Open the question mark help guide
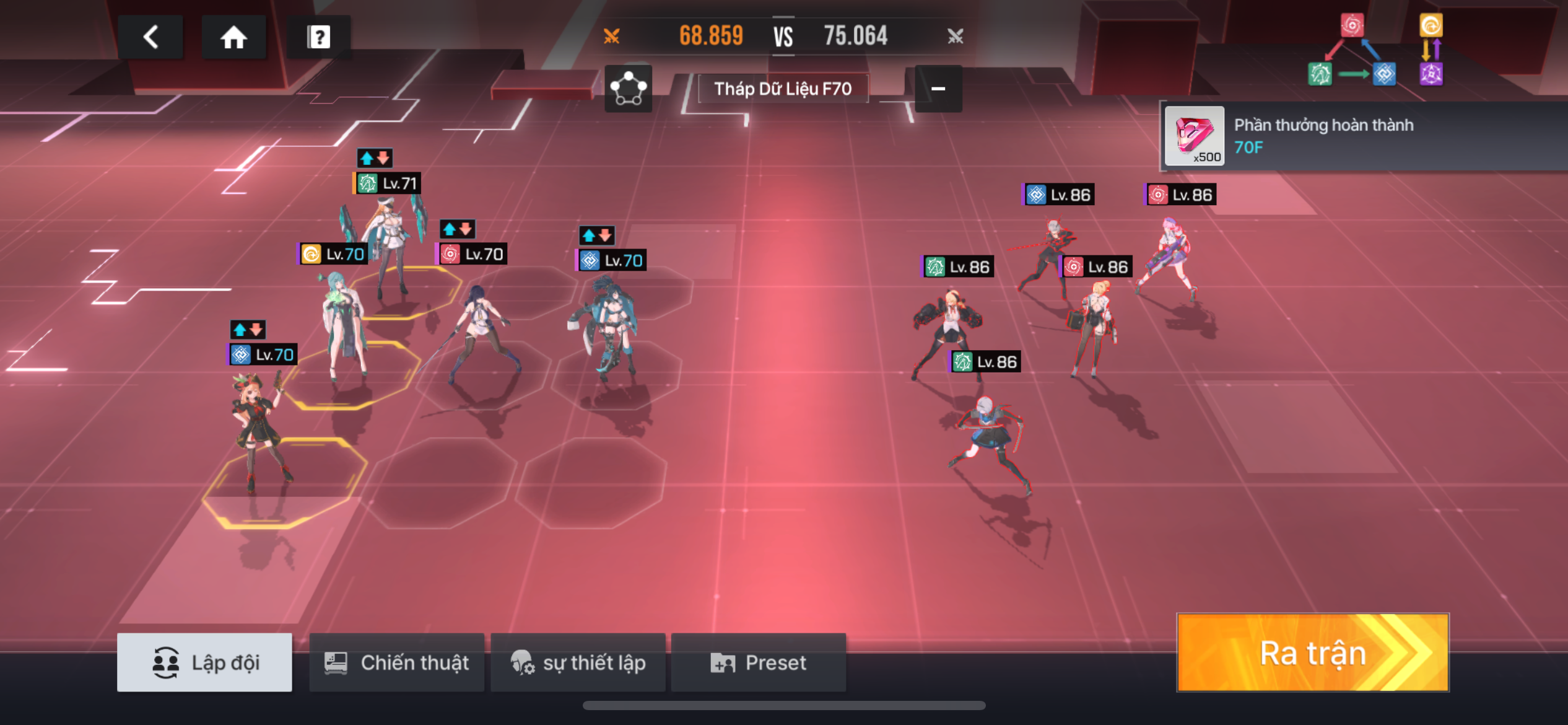Screen dimensions: 1568x725 click(318, 37)
